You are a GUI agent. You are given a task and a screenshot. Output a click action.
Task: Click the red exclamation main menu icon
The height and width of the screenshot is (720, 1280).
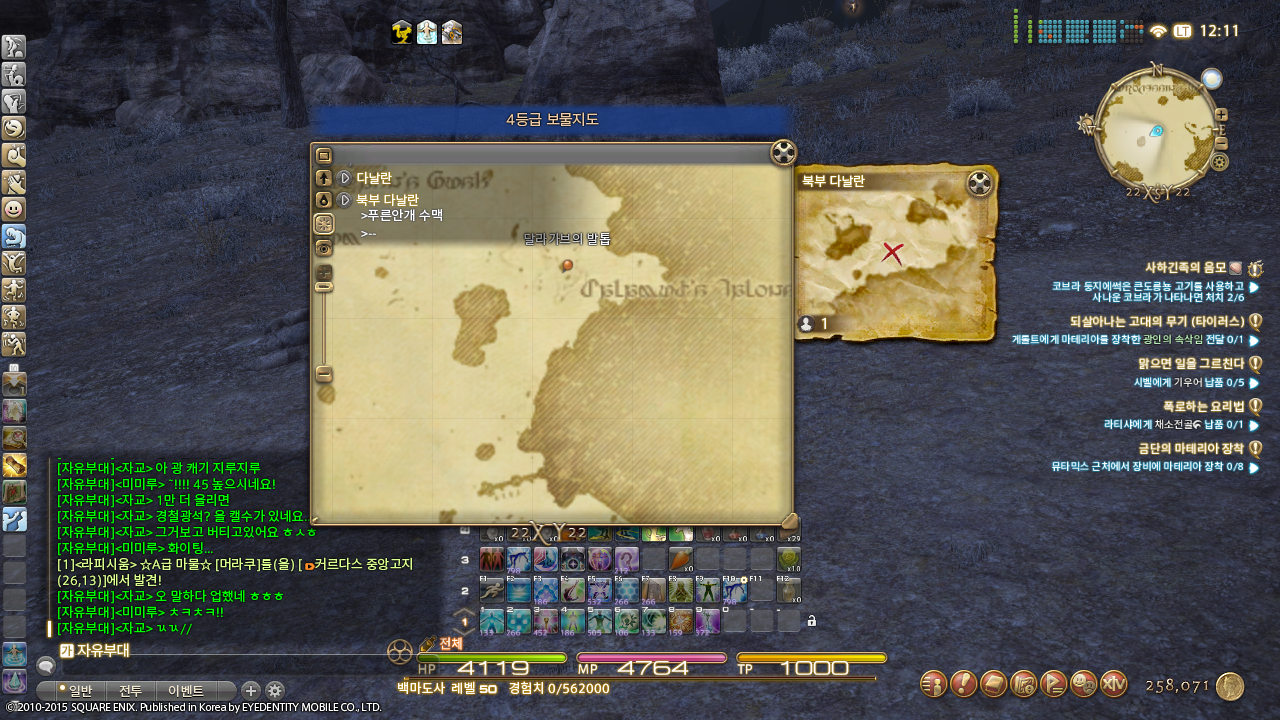tap(963, 684)
